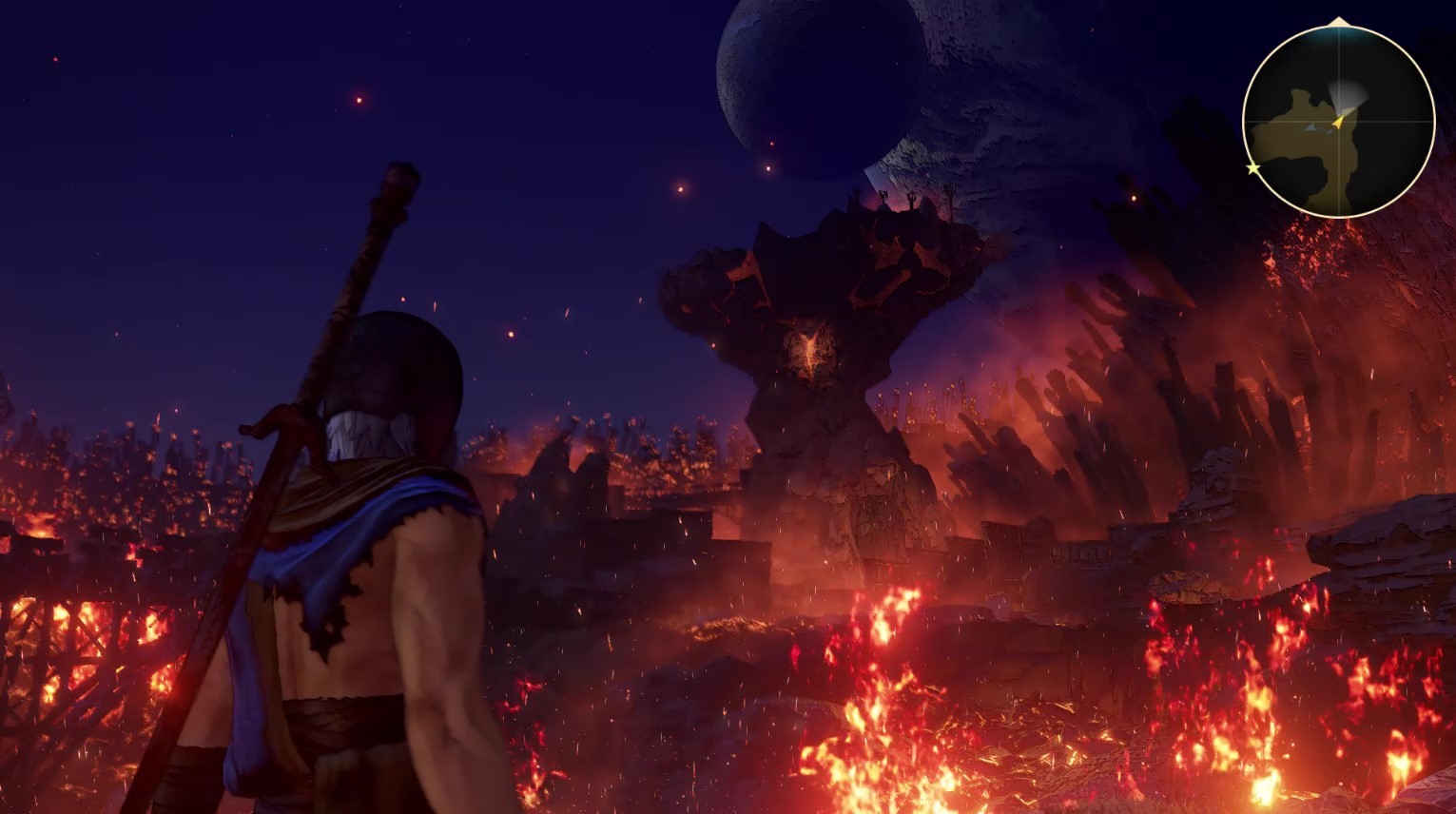Click the yellow star objective marker
The image size is (1456, 814).
1253,168
